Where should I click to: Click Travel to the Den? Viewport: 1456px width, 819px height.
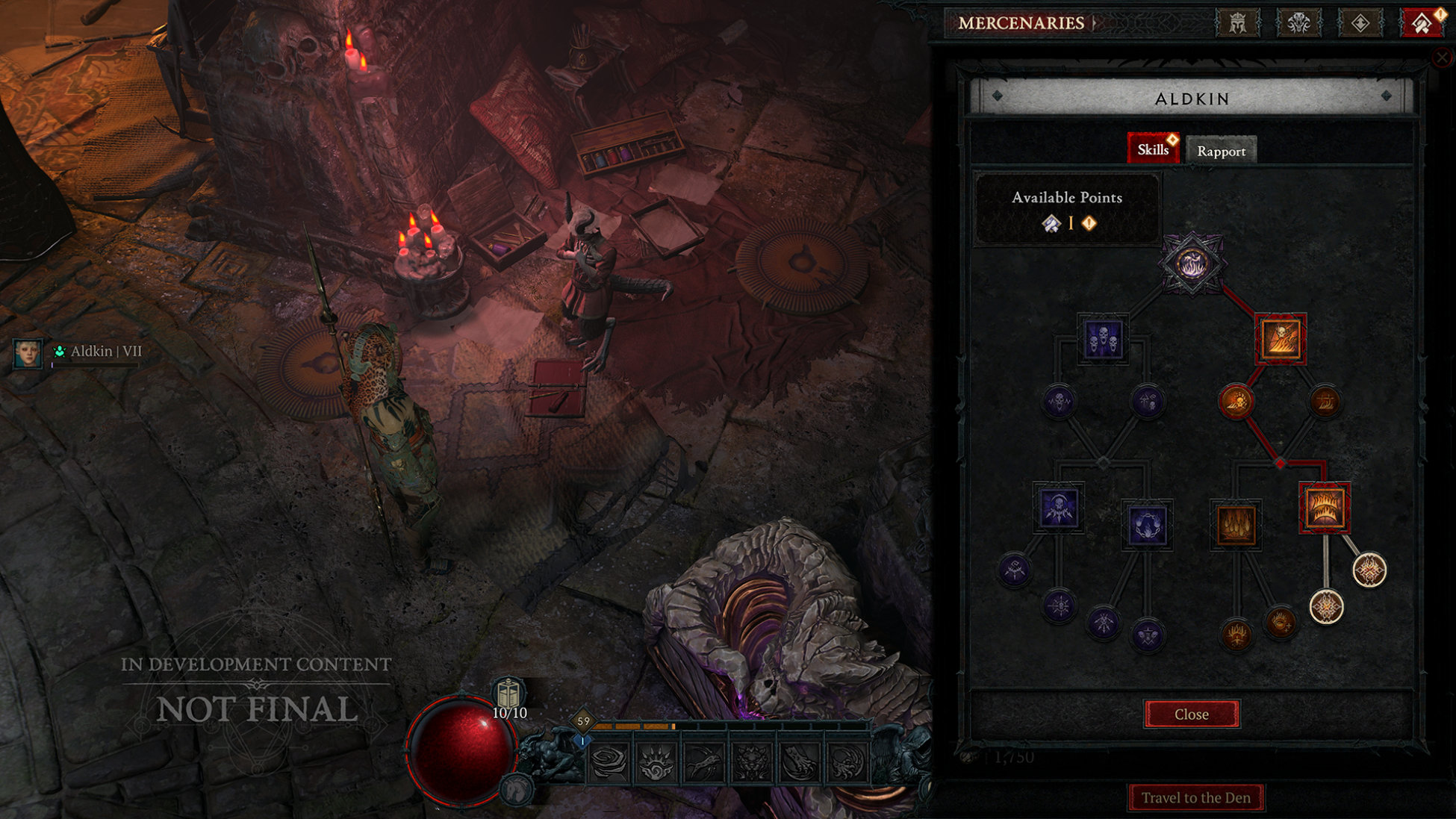(1196, 797)
